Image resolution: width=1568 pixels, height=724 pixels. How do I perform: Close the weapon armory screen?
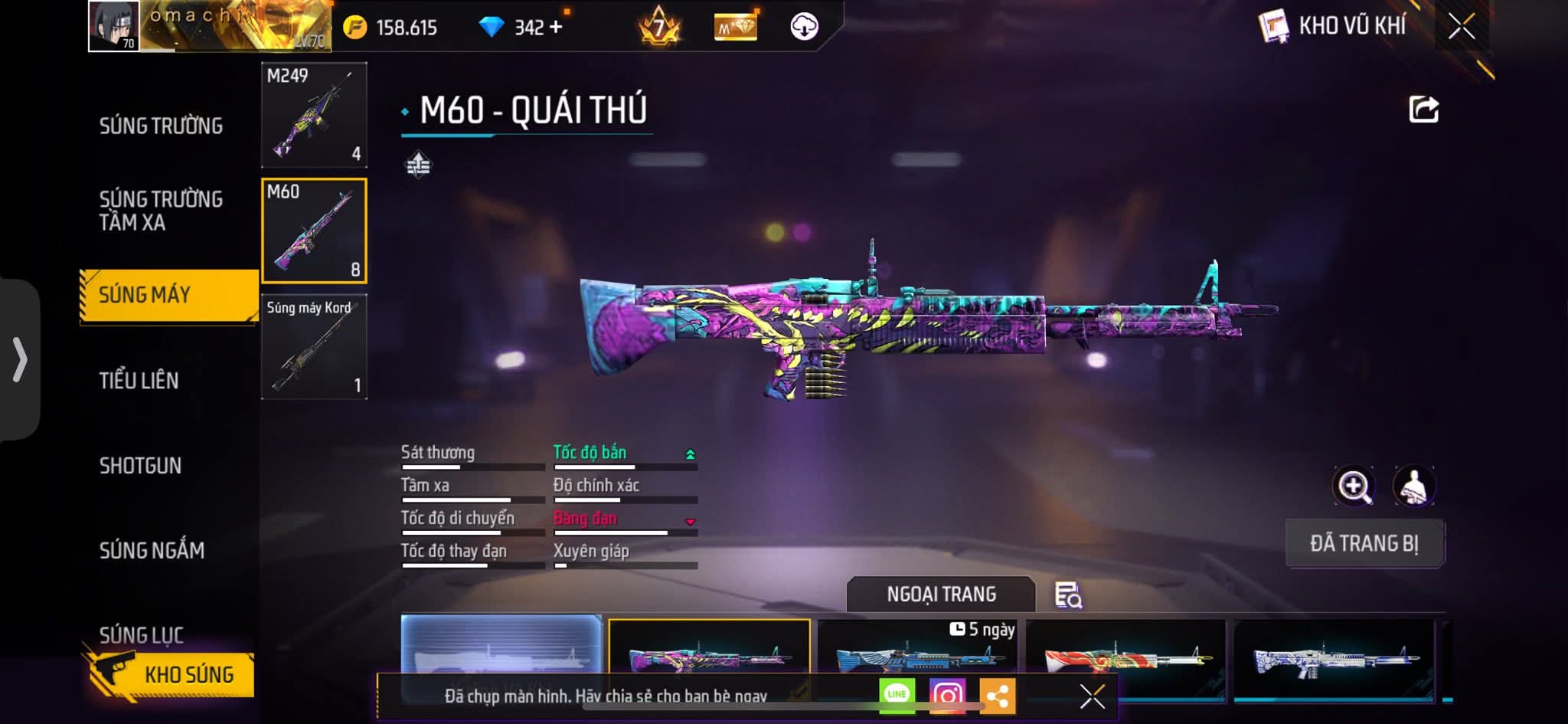click(x=1461, y=27)
